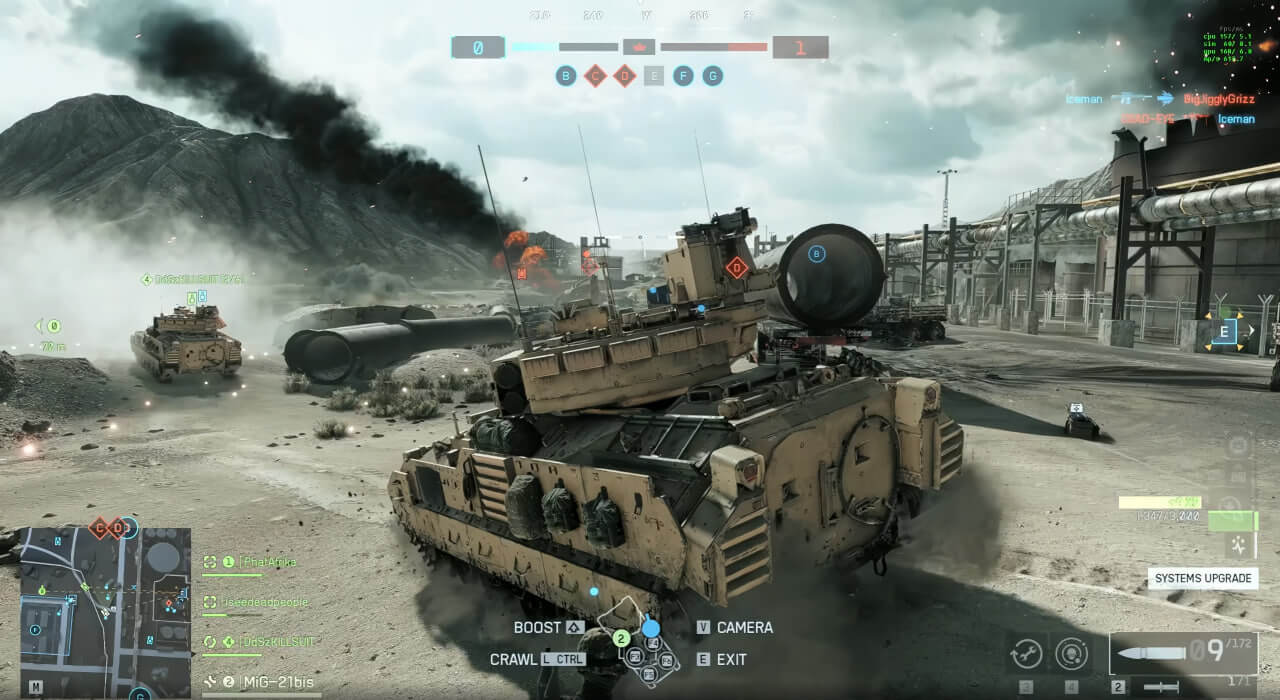
Task: Select objective B in the capture point row
Action: 566,76
